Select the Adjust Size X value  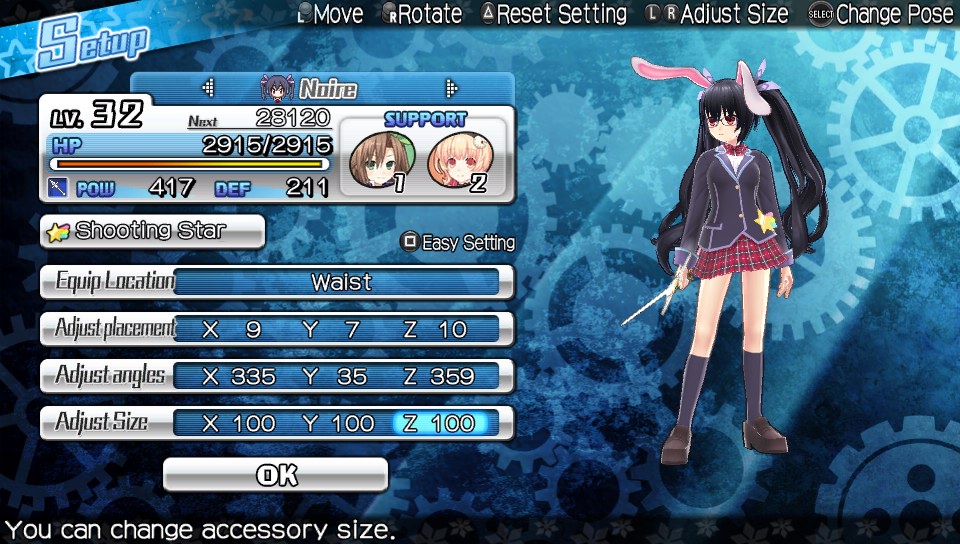pyautogui.click(x=239, y=423)
